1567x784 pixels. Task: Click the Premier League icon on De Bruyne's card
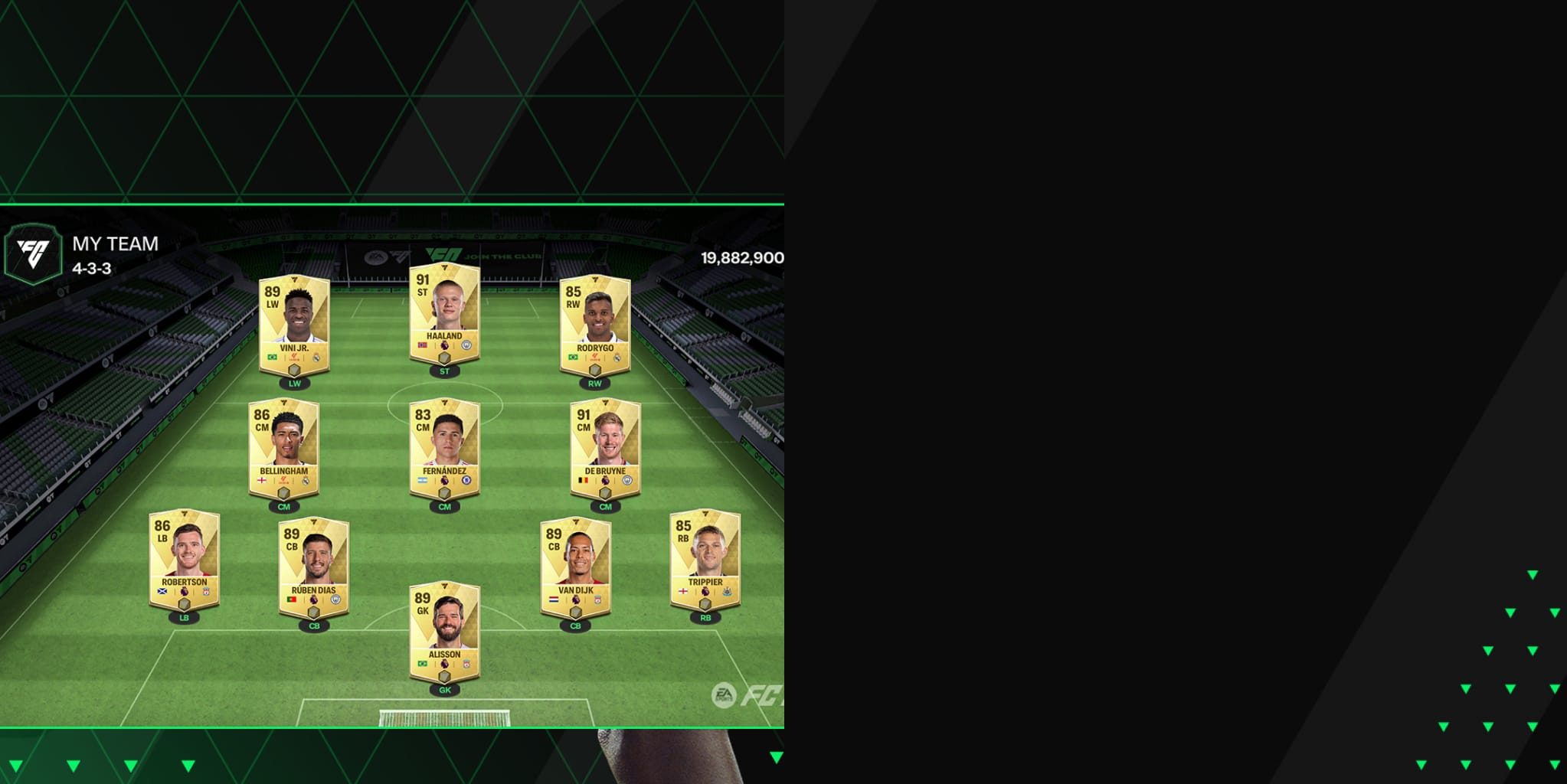coord(607,480)
